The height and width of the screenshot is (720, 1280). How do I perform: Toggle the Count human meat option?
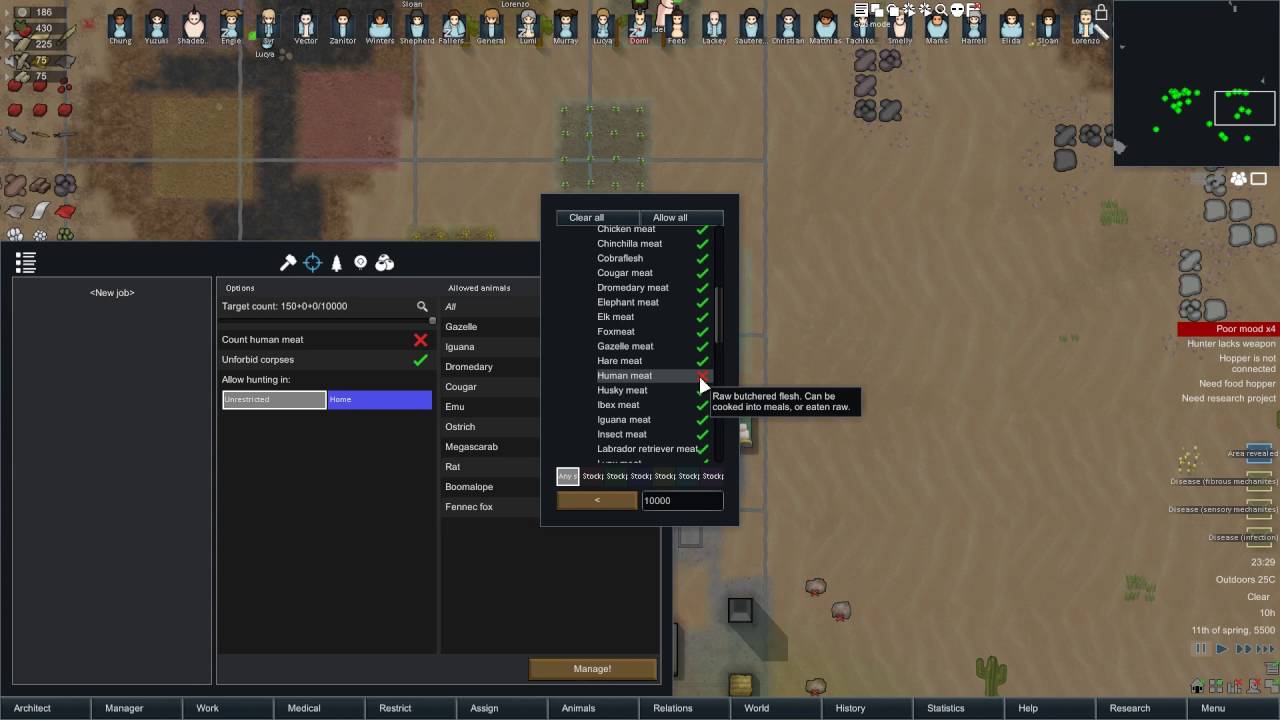point(420,339)
